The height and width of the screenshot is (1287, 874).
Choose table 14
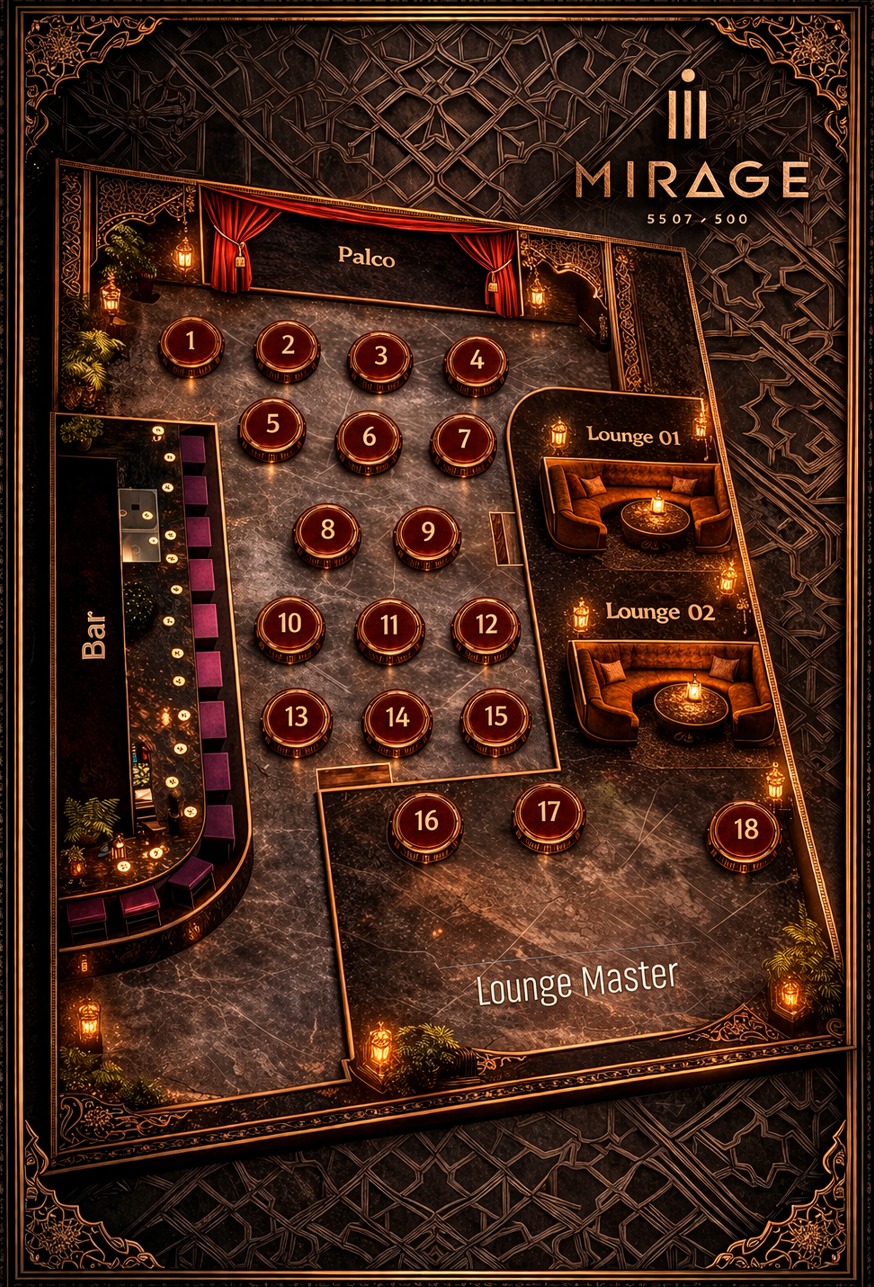pyautogui.click(x=397, y=719)
